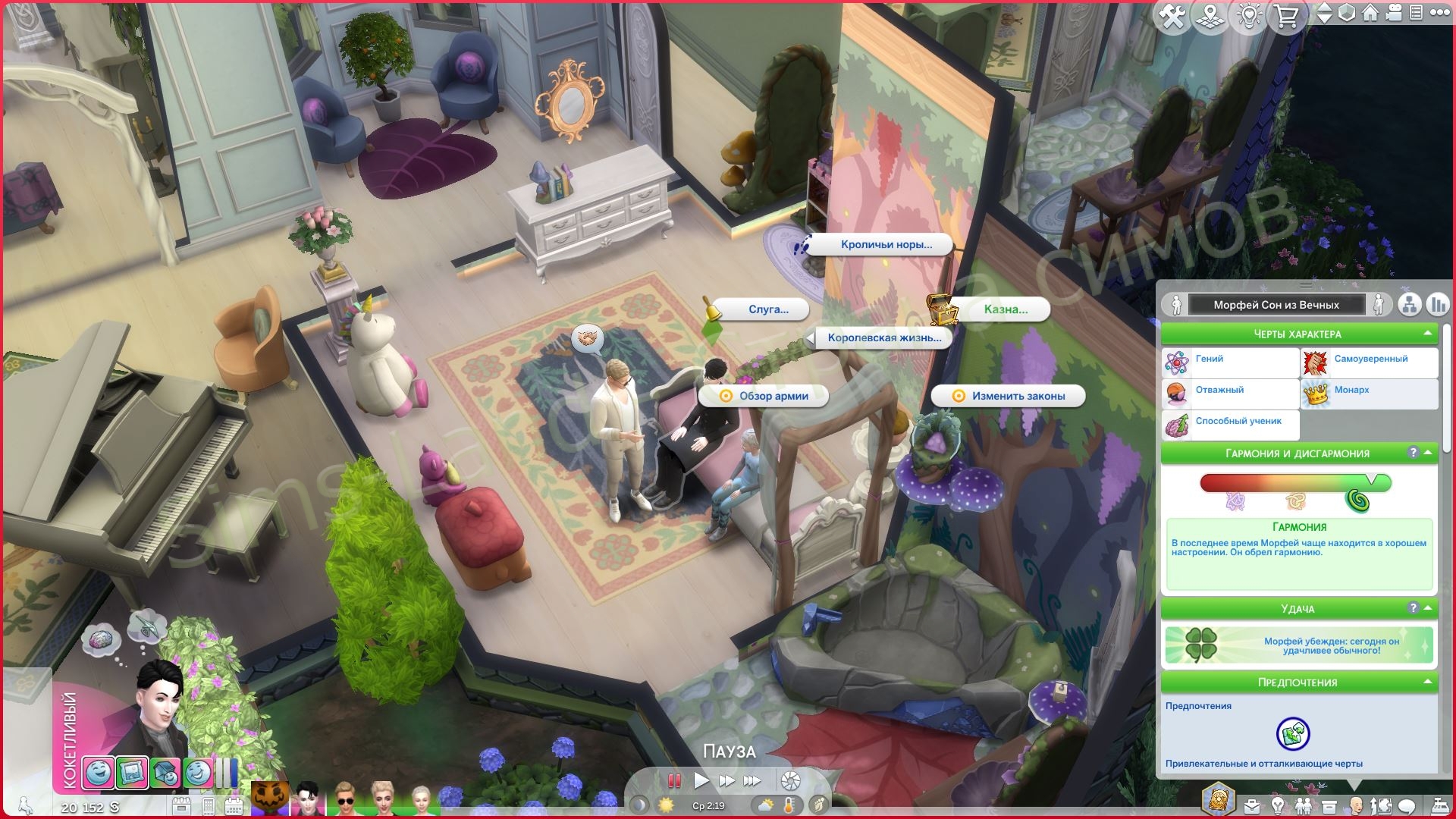Open the Sim Inventory box icon
This screenshot has width=1456, height=819.
click(x=1330, y=805)
